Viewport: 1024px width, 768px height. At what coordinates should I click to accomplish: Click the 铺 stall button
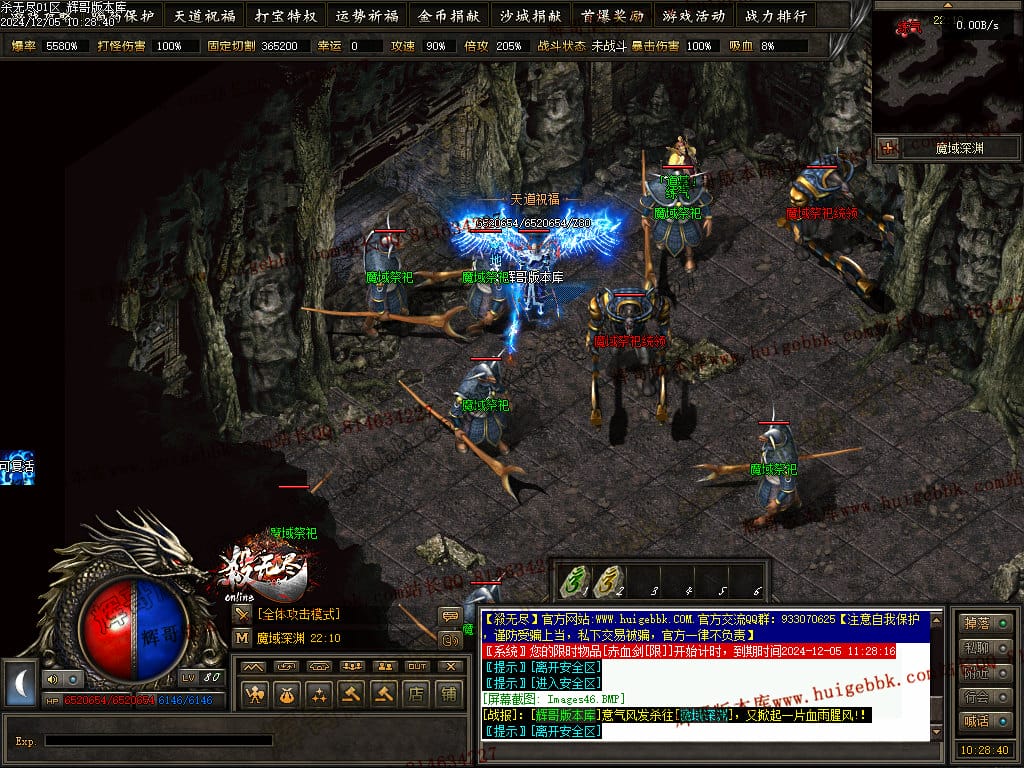pos(448,692)
